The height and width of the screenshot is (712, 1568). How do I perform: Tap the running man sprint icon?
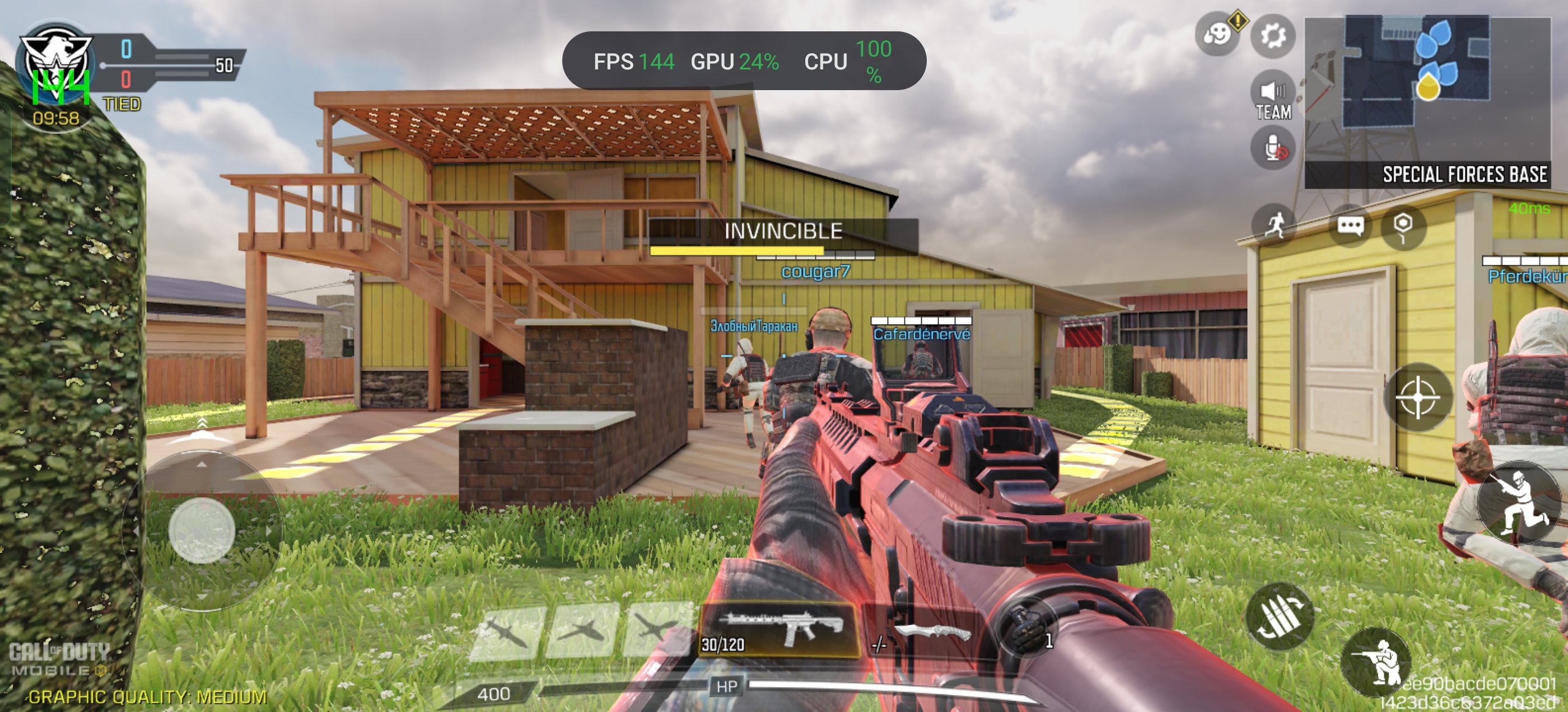[1275, 224]
